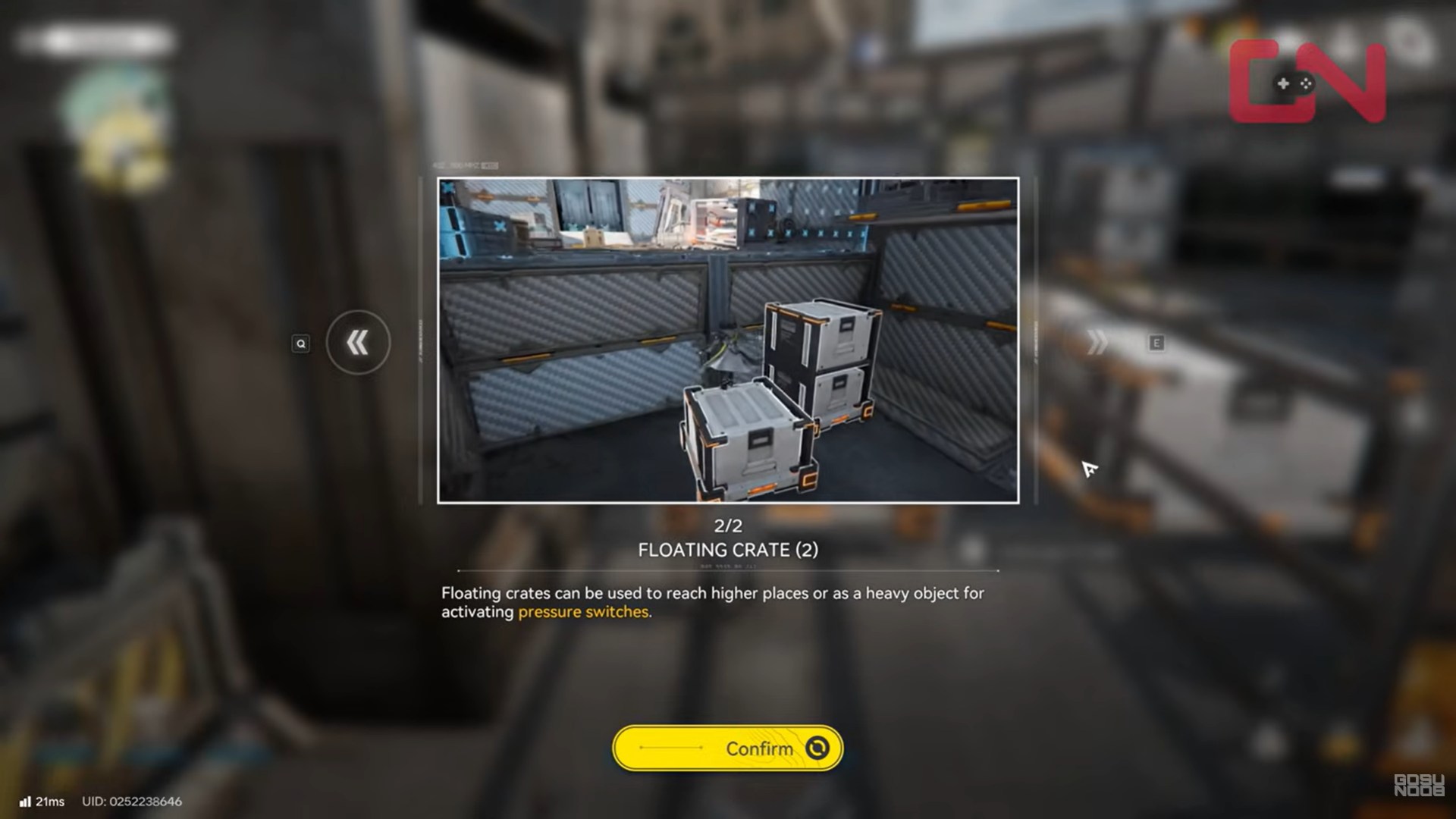Confirm the Floating Crate tutorial
The height and width of the screenshot is (819, 1456).
[727, 748]
